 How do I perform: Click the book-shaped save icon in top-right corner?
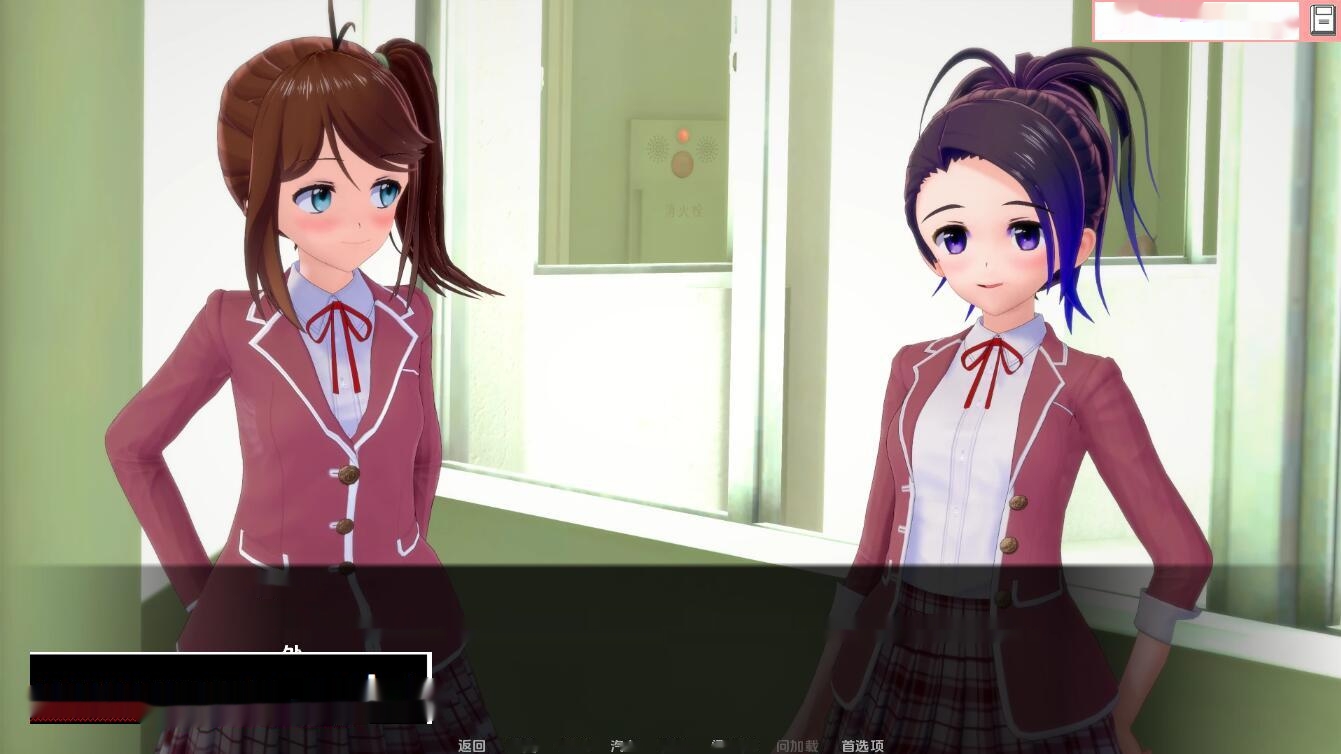[1322, 19]
